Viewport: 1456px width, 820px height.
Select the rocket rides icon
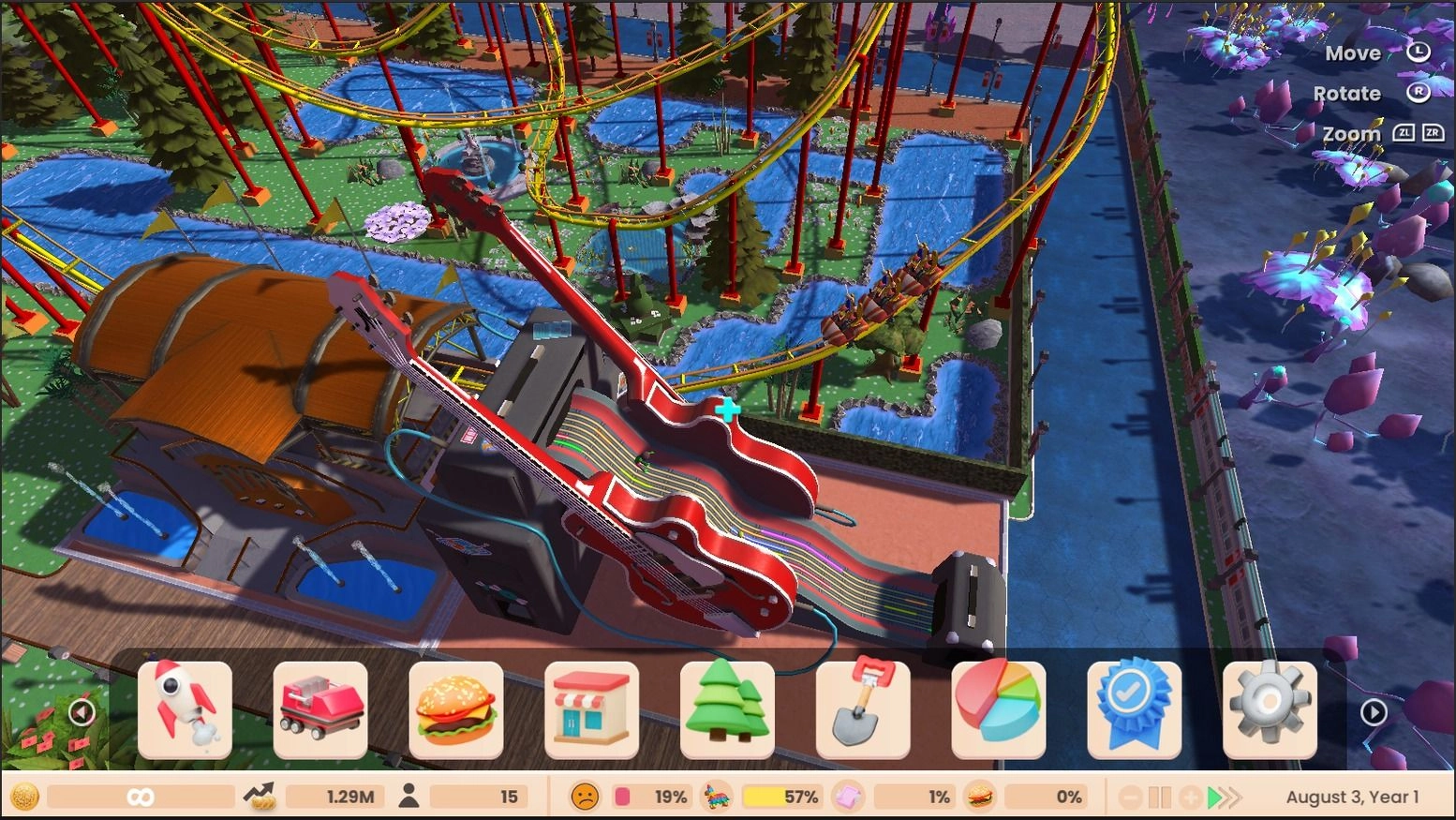[x=185, y=710]
